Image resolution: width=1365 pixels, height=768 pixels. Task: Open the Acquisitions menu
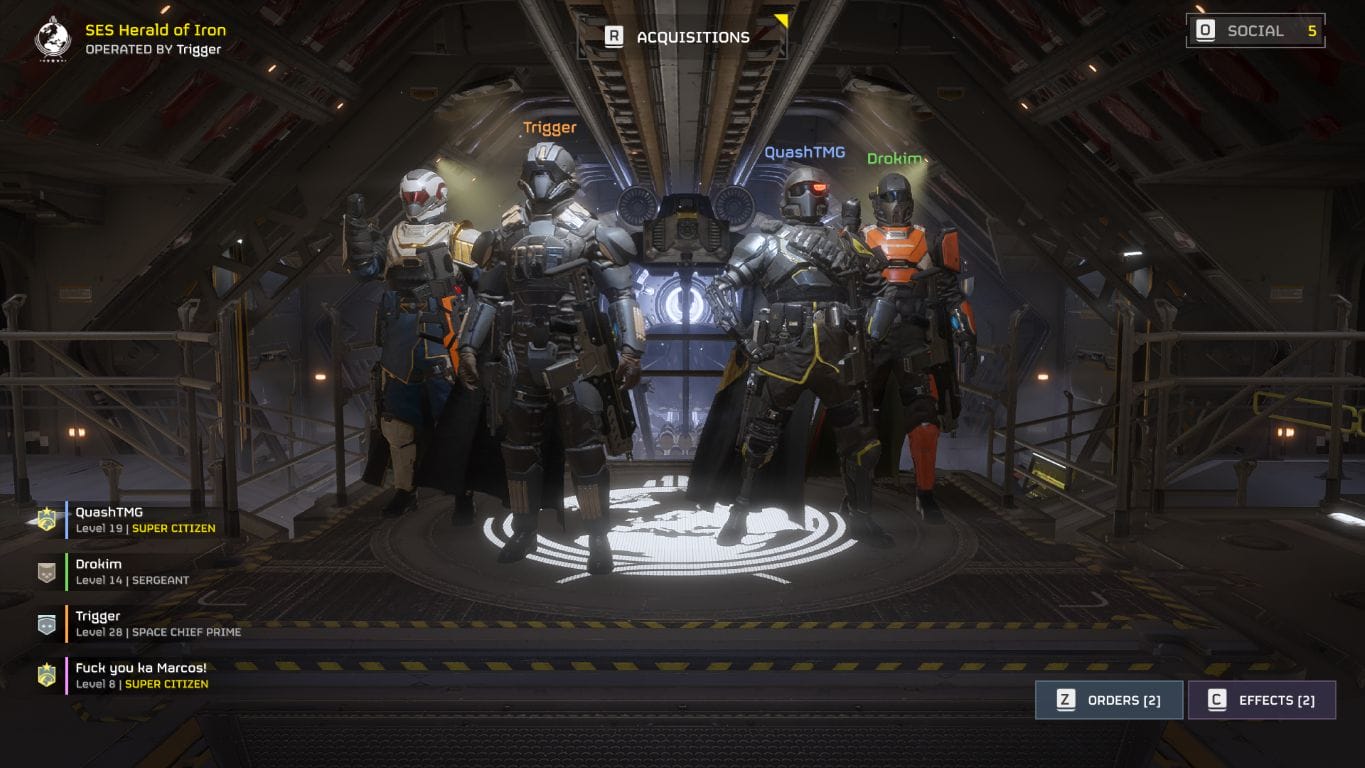(693, 37)
